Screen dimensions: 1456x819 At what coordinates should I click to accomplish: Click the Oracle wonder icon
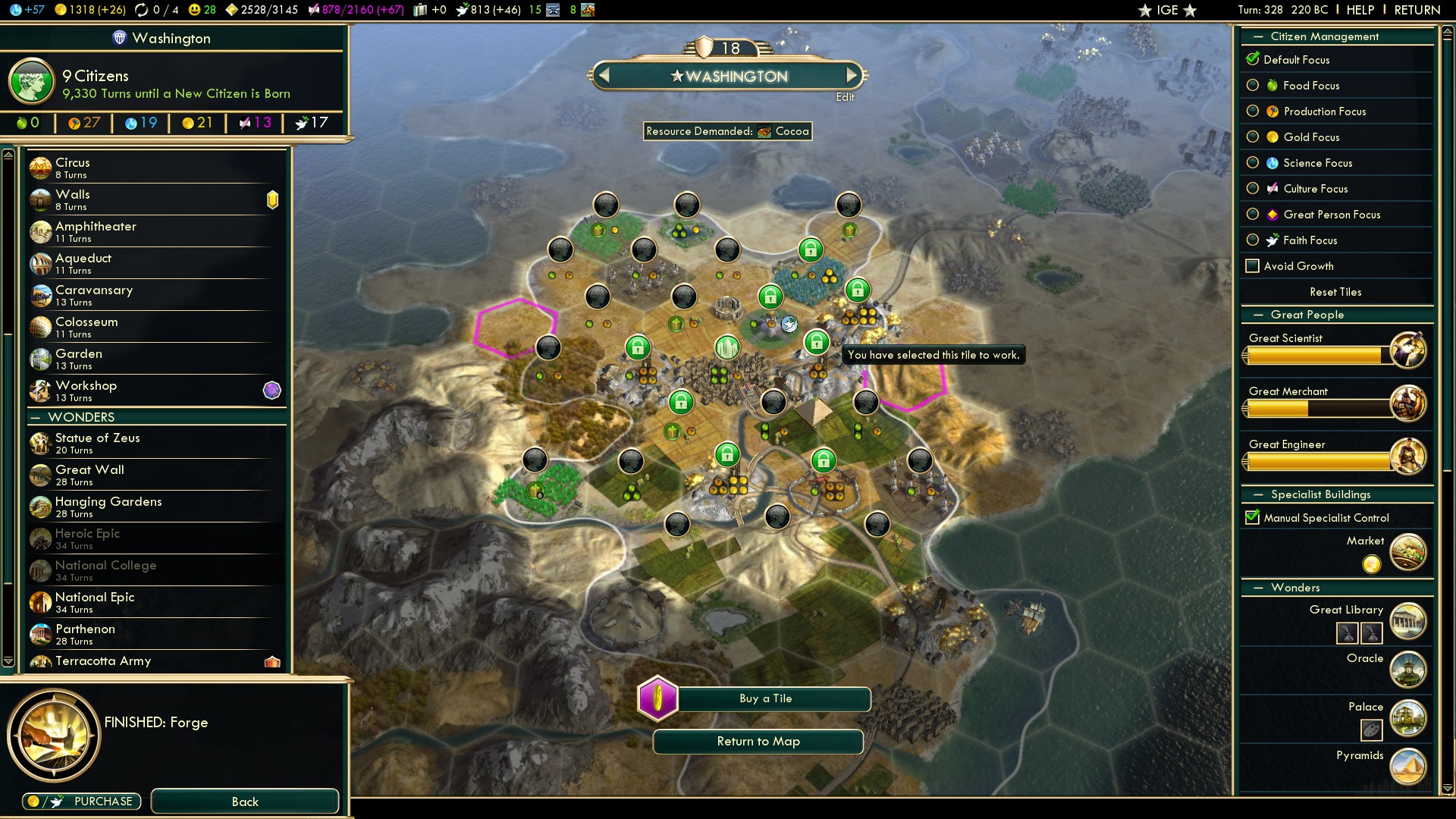click(x=1407, y=670)
